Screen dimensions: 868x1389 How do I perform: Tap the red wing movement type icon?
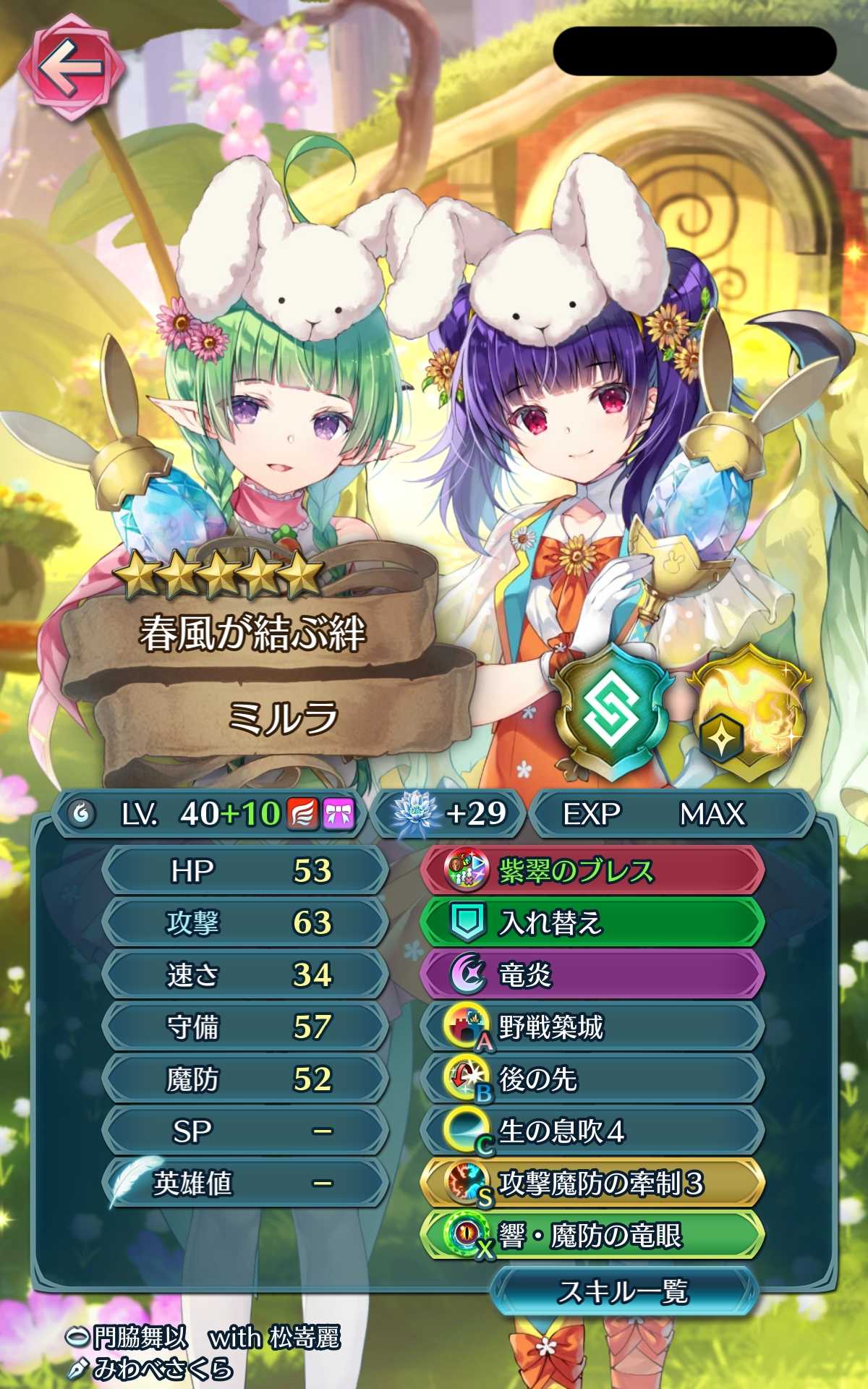pos(302,814)
